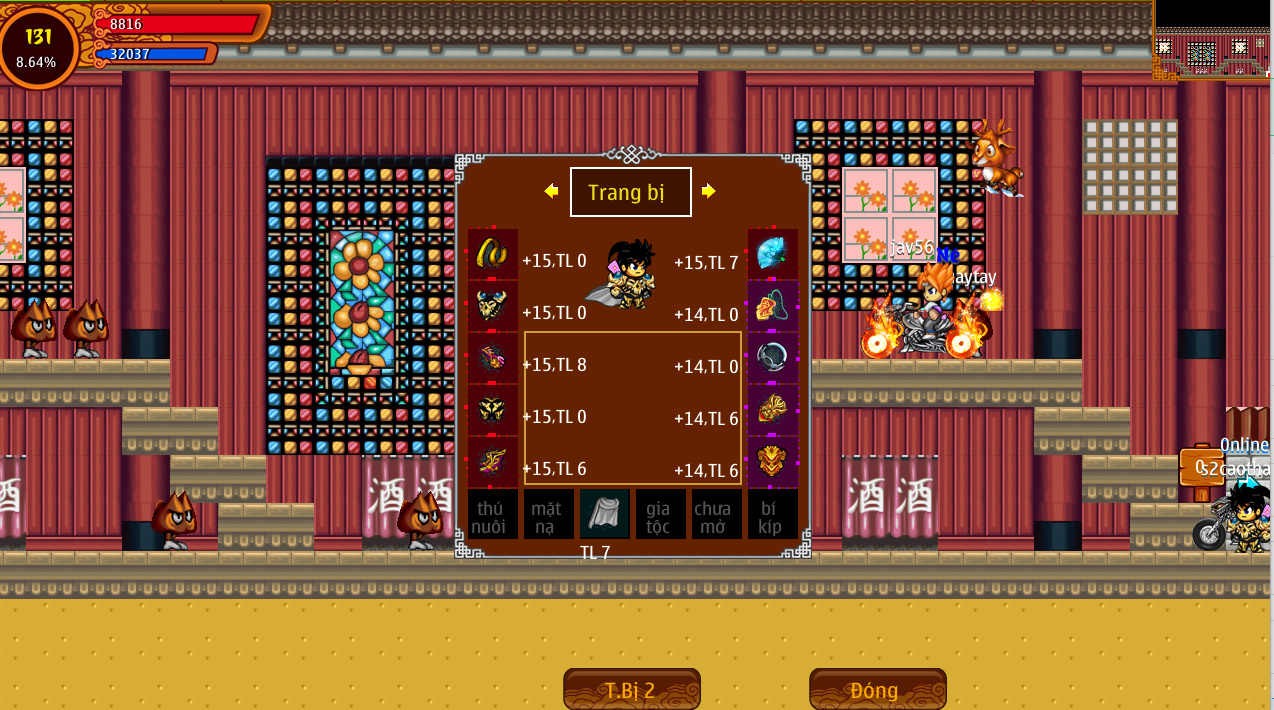Open the thú nuôi pet slot
The width and height of the screenshot is (1274, 710).
pyautogui.click(x=492, y=514)
